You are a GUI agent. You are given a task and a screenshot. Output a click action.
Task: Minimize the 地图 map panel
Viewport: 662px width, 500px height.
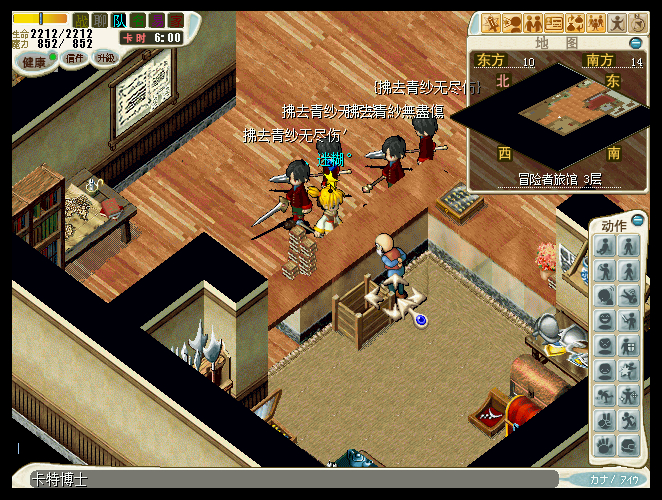pyautogui.click(x=636, y=43)
